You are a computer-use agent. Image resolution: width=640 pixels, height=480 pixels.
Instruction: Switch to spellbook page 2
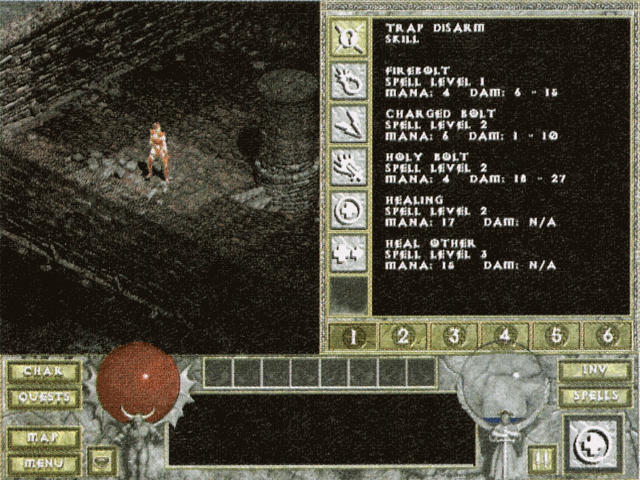[x=403, y=336]
